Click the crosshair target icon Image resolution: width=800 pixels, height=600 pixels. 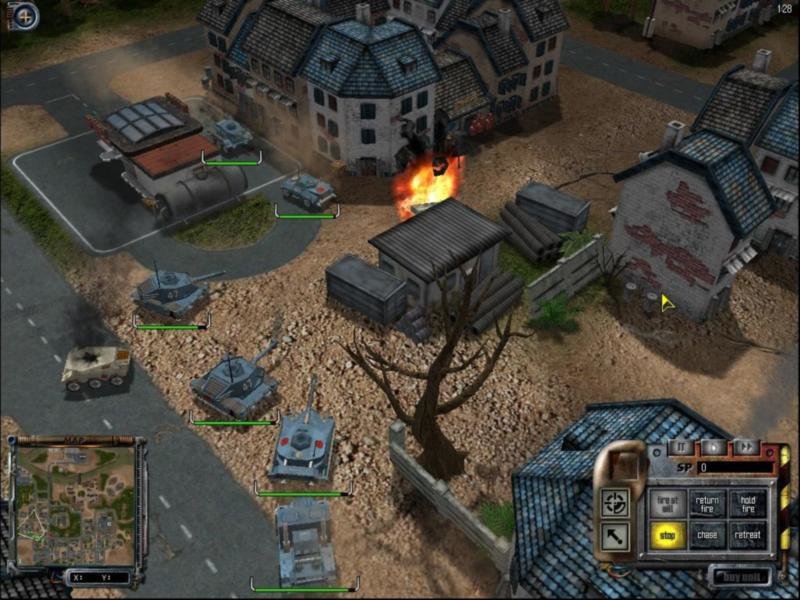pyautogui.click(x=616, y=502)
